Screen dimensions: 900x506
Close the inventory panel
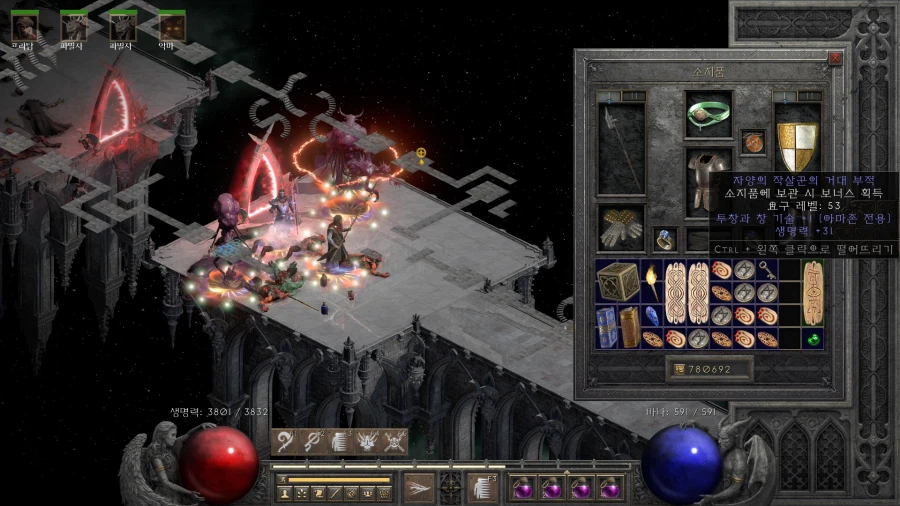tap(835, 58)
